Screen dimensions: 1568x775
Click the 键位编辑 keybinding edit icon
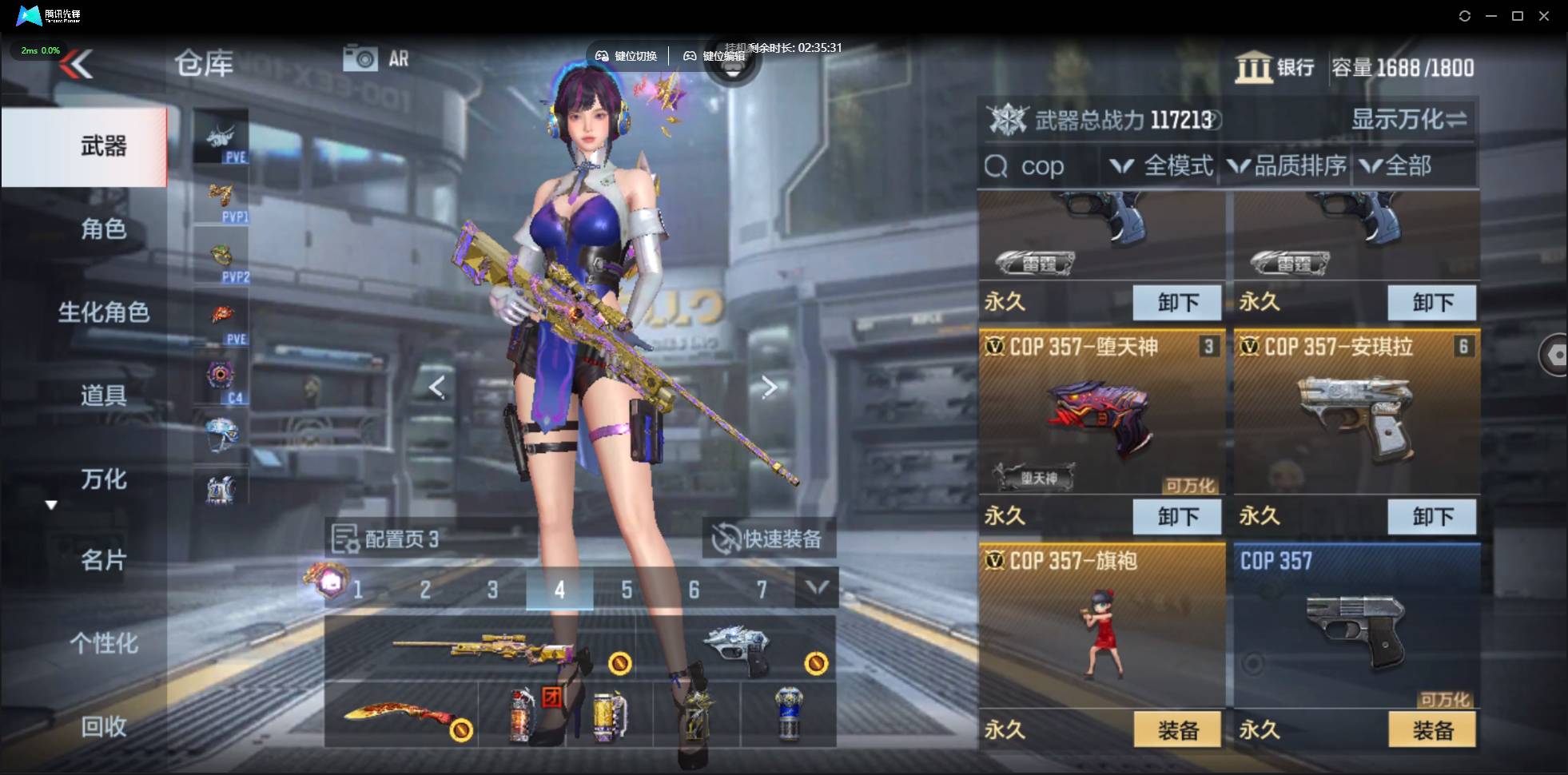click(x=692, y=56)
